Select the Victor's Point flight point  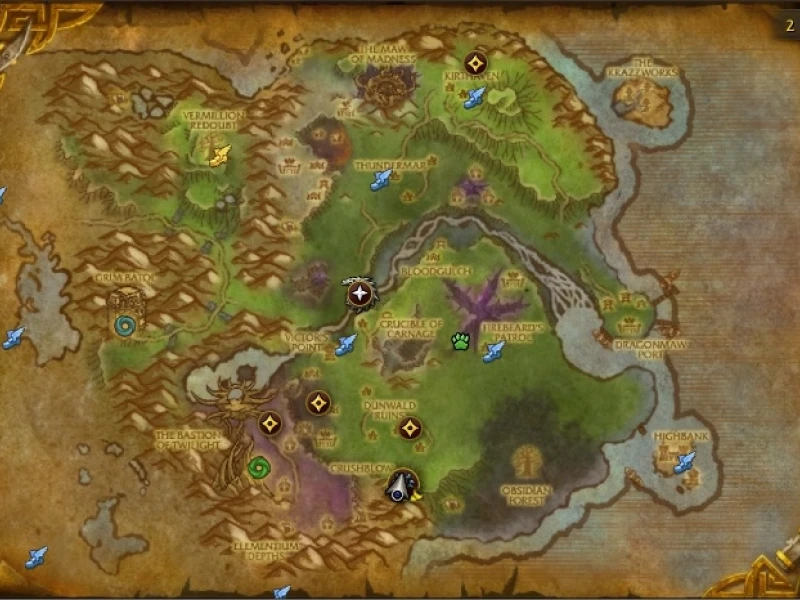(x=346, y=345)
